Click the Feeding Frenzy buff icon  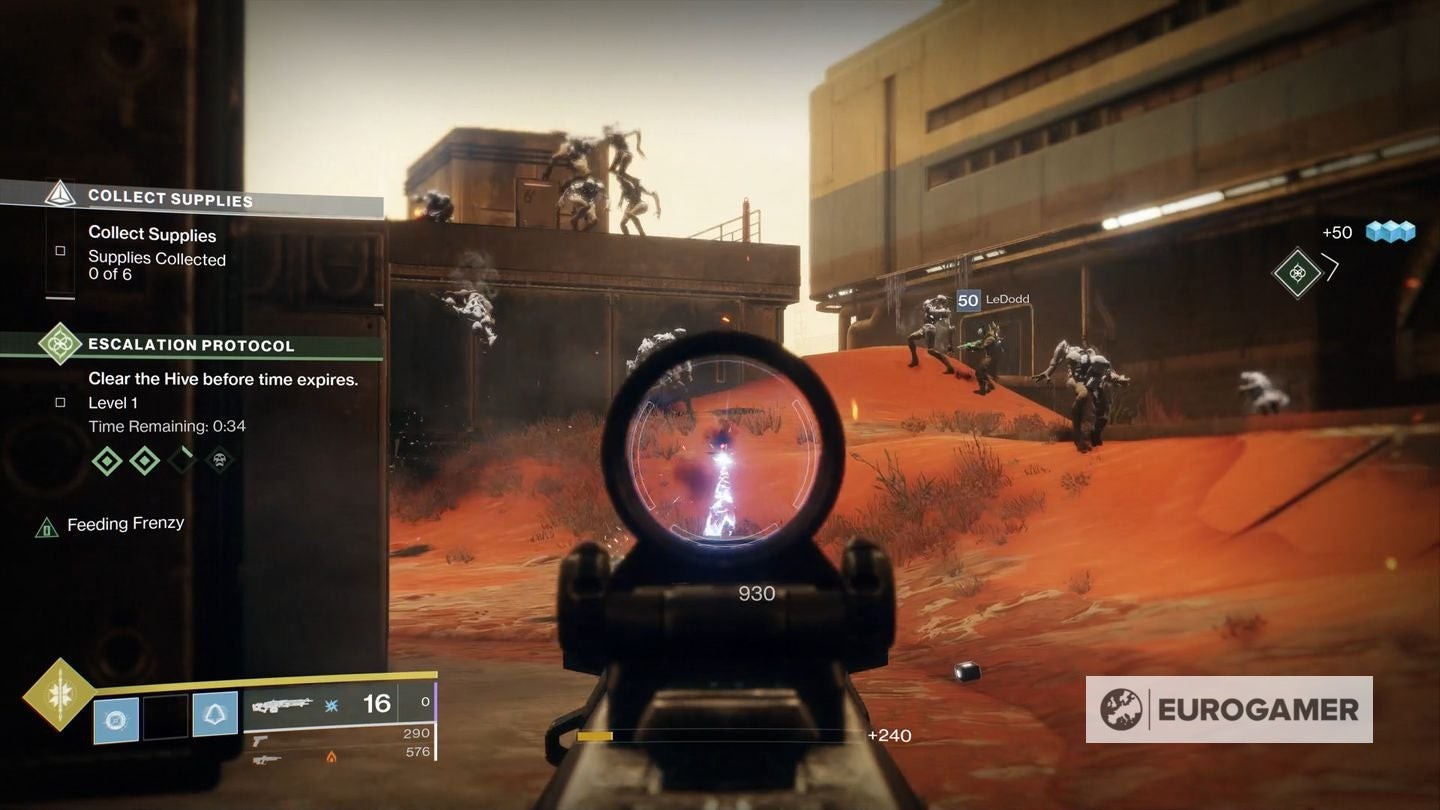46,526
